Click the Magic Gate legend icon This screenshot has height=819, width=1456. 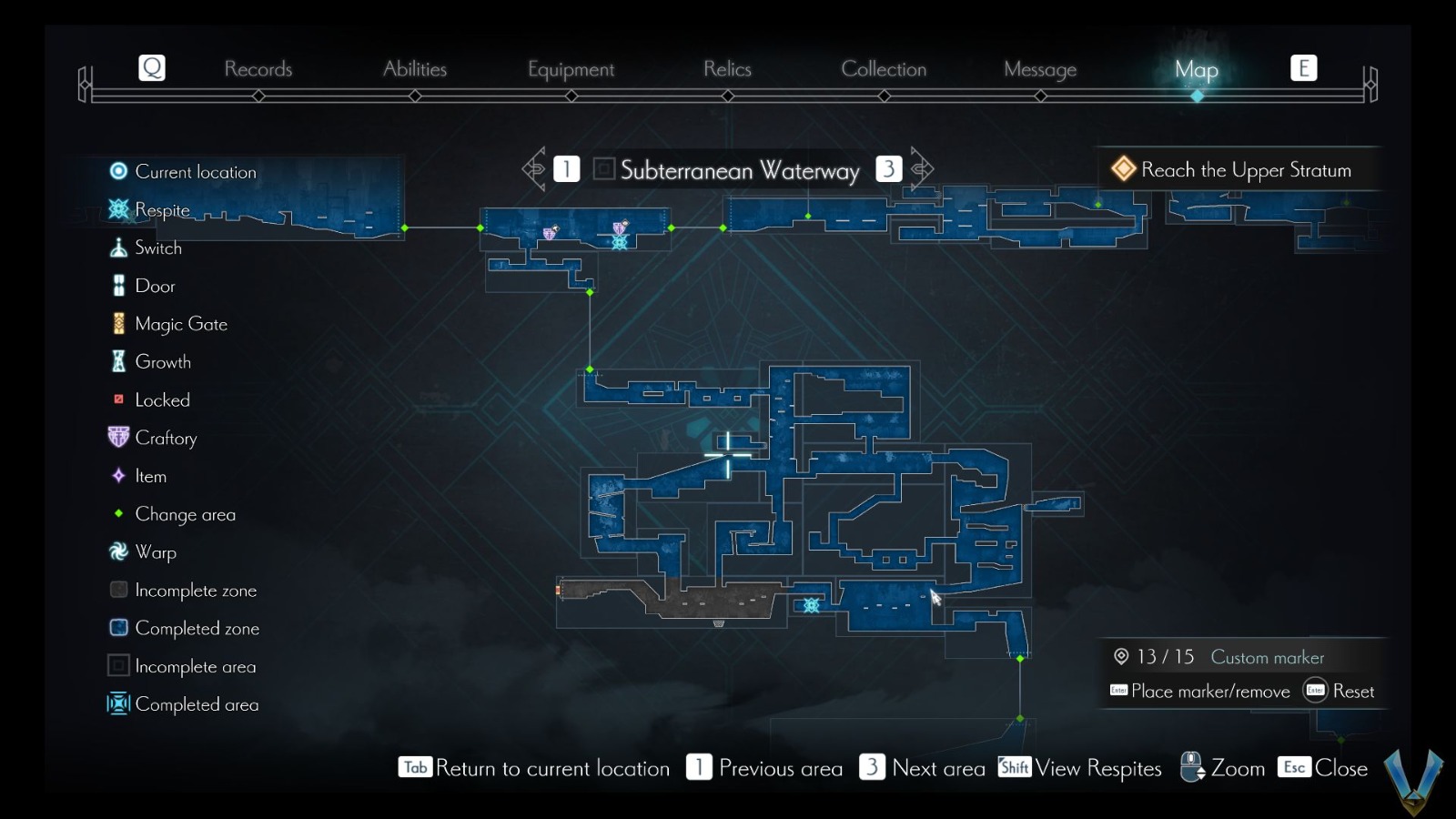(117, 323)
